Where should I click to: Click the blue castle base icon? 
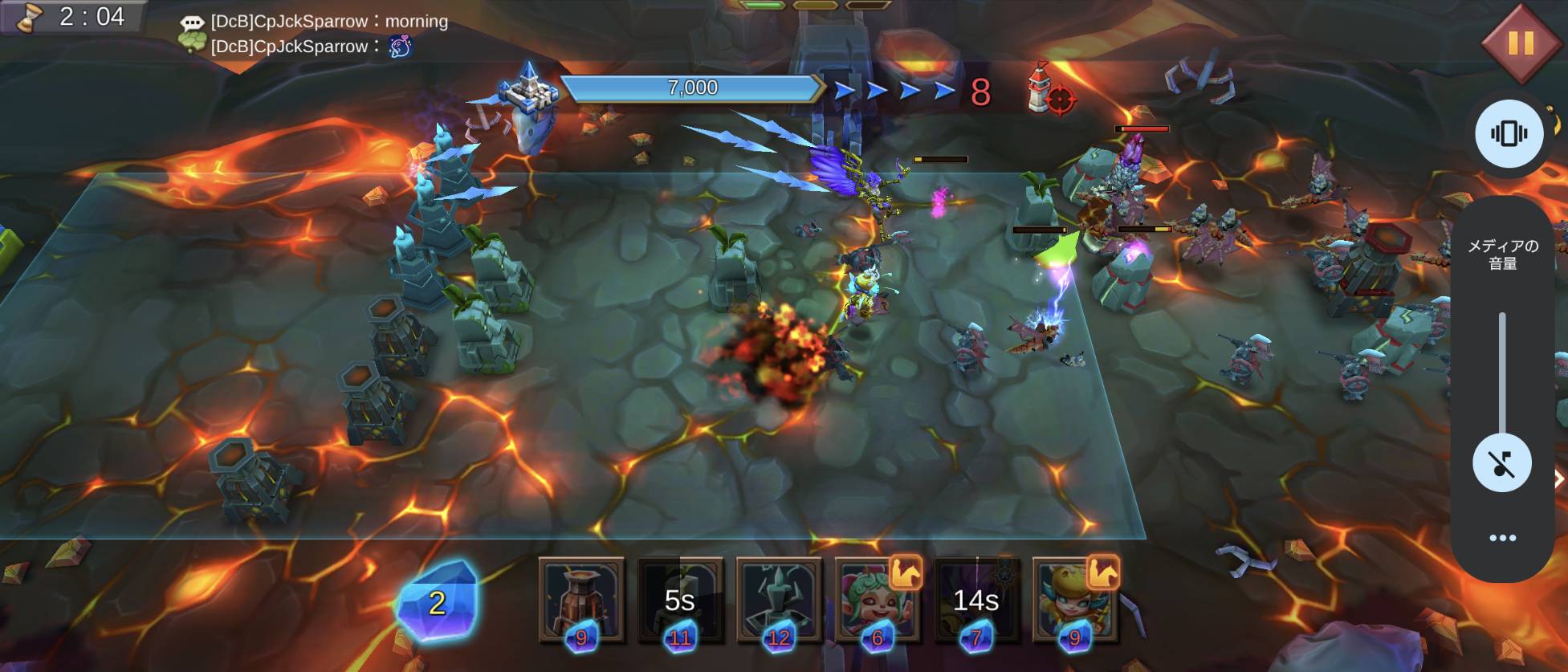click(x=528, y=90)
